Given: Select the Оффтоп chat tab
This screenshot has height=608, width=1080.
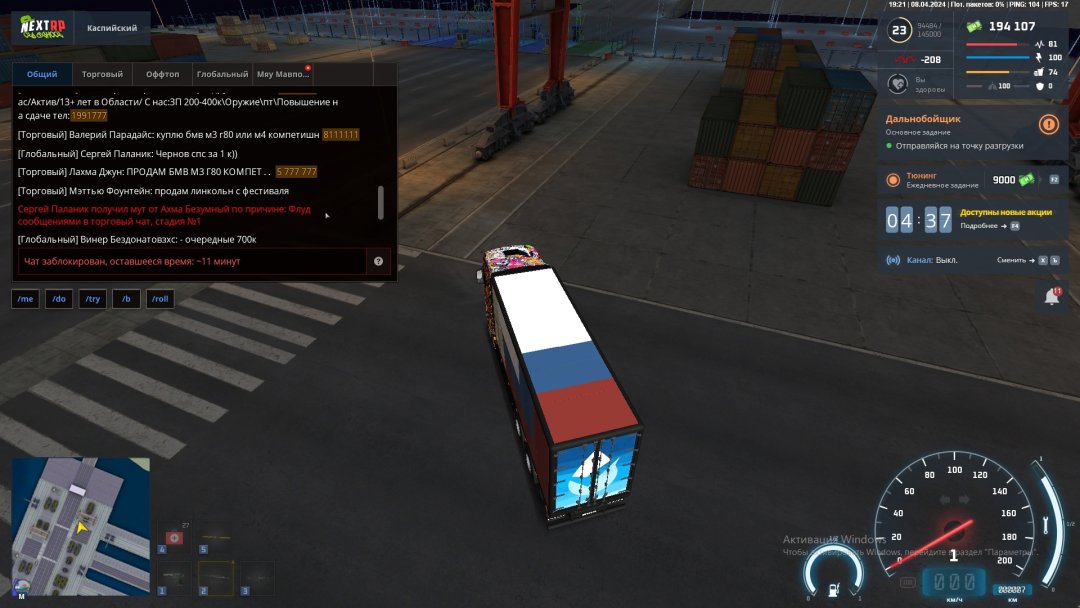Looking at the screenshot, I should coord(162,74).
